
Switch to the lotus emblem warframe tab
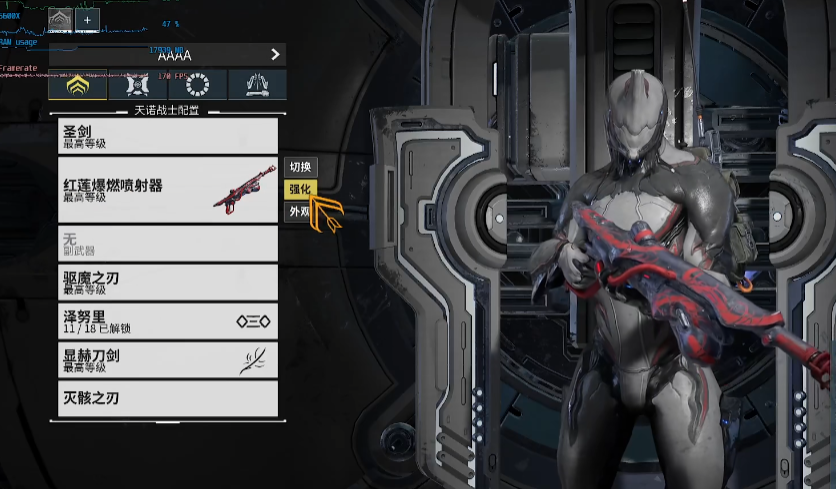77,86
